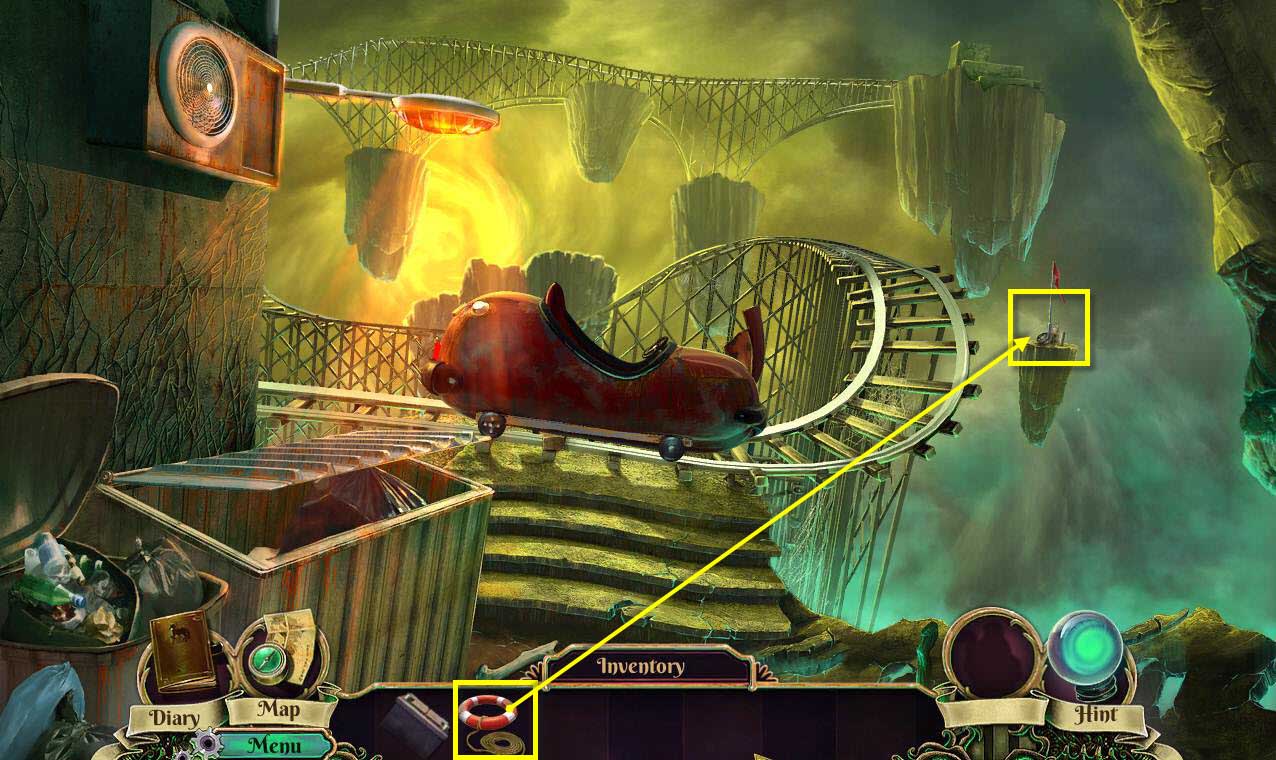Screen dimensions: 1276x760
Task: Open the game Menu
Action: click(x=274, y=744)
